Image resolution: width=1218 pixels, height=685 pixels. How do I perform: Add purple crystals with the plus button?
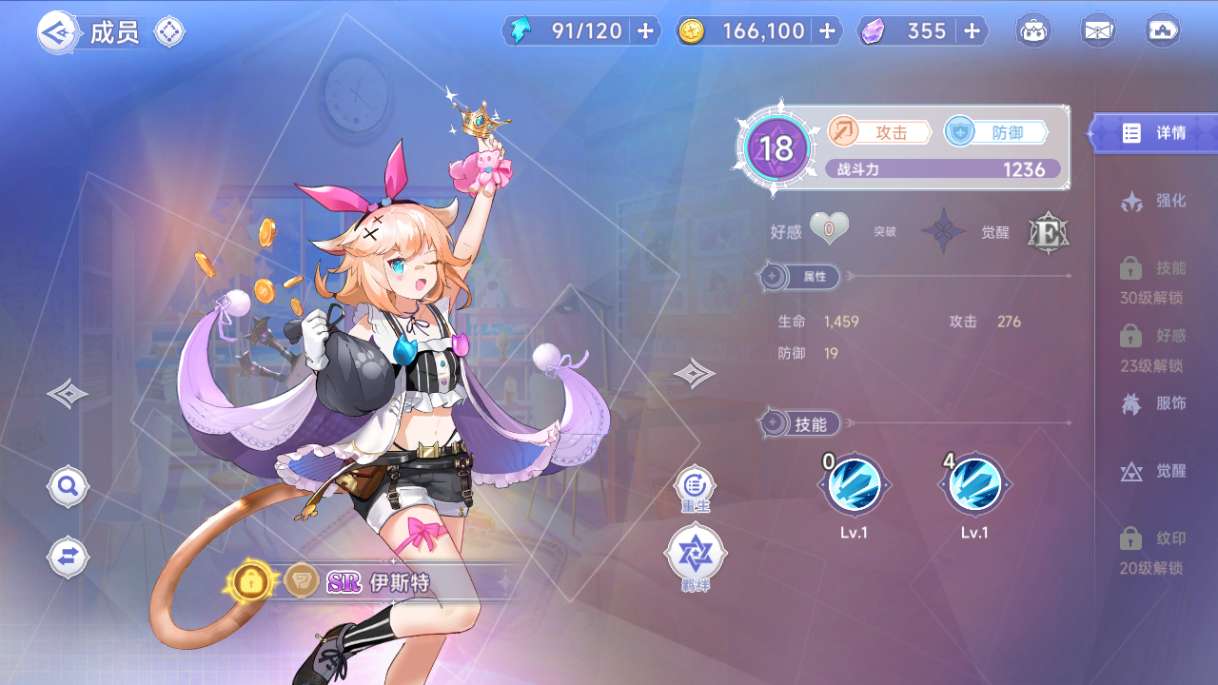[972, 31]
